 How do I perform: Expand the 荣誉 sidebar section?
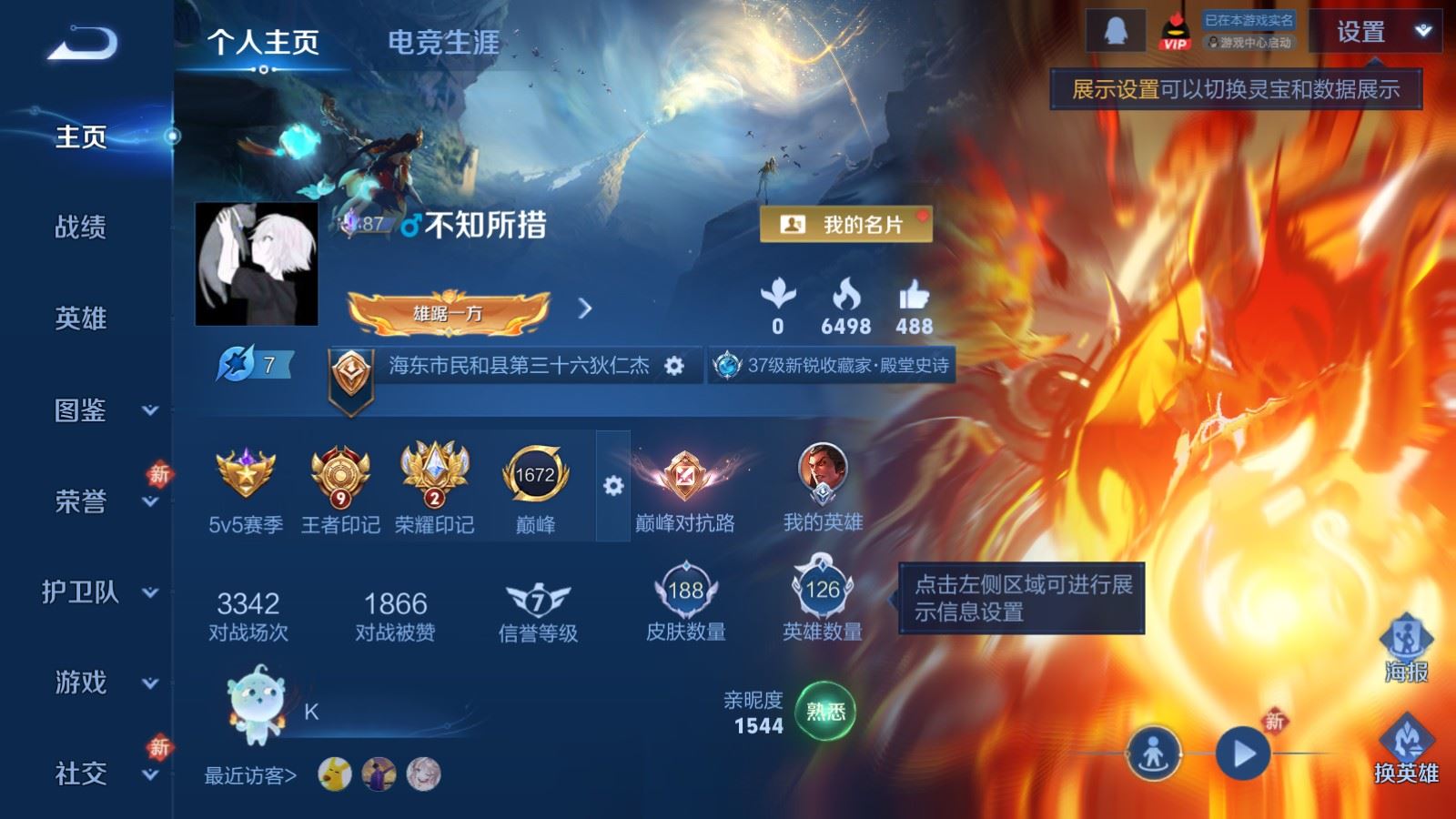coord(80,501)
